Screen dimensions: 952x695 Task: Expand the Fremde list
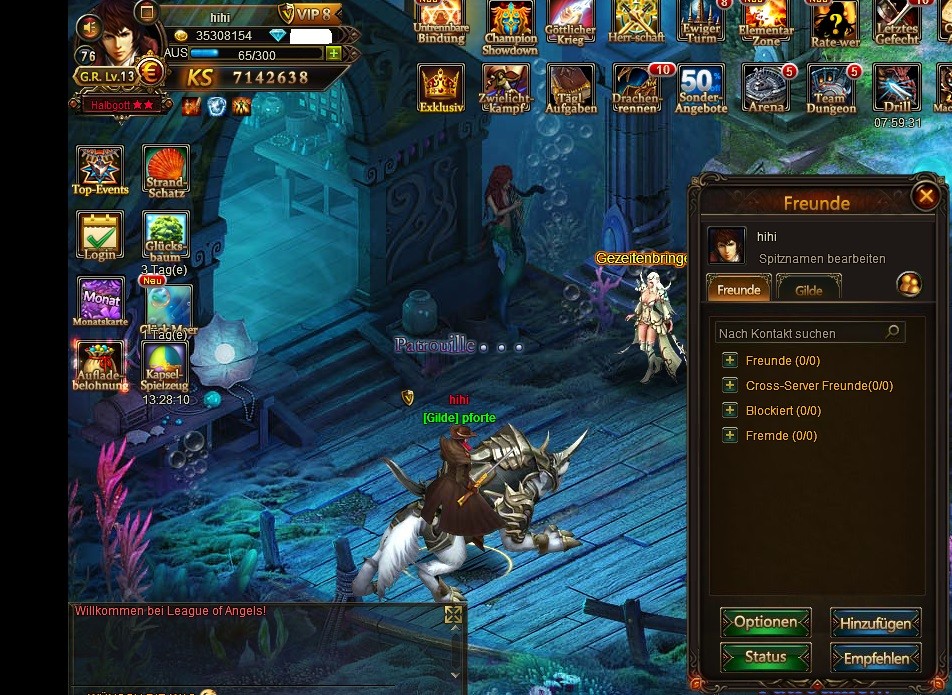pyautogui.click(x=730, y=436)
